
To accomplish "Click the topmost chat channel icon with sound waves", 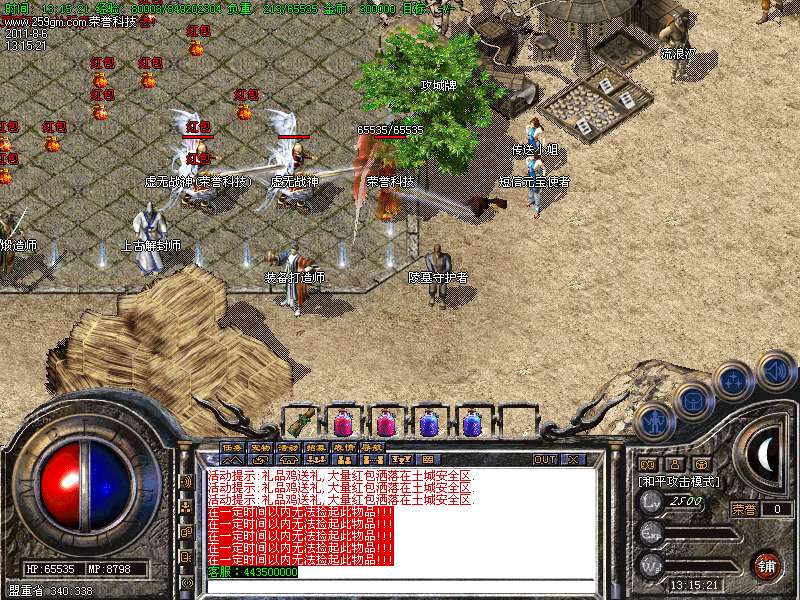I will (187, 481).
